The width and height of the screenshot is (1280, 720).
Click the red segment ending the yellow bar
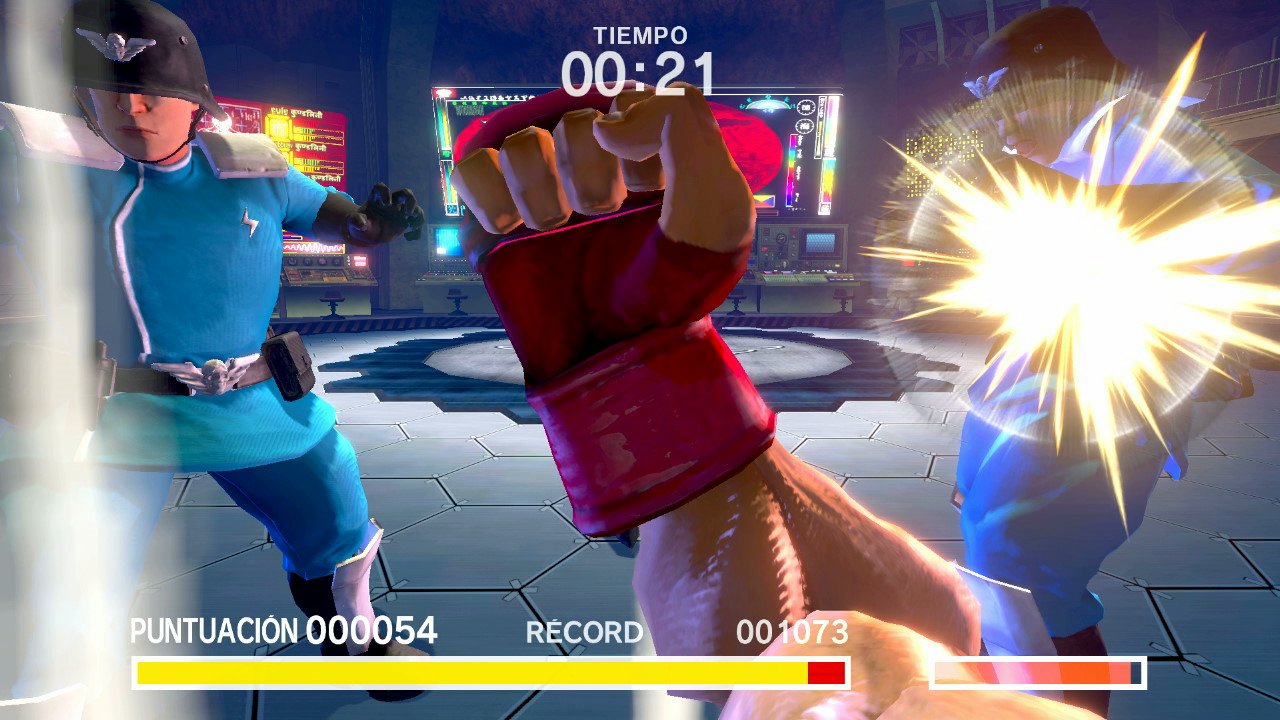pyautogui.click(x=826, y=670)
